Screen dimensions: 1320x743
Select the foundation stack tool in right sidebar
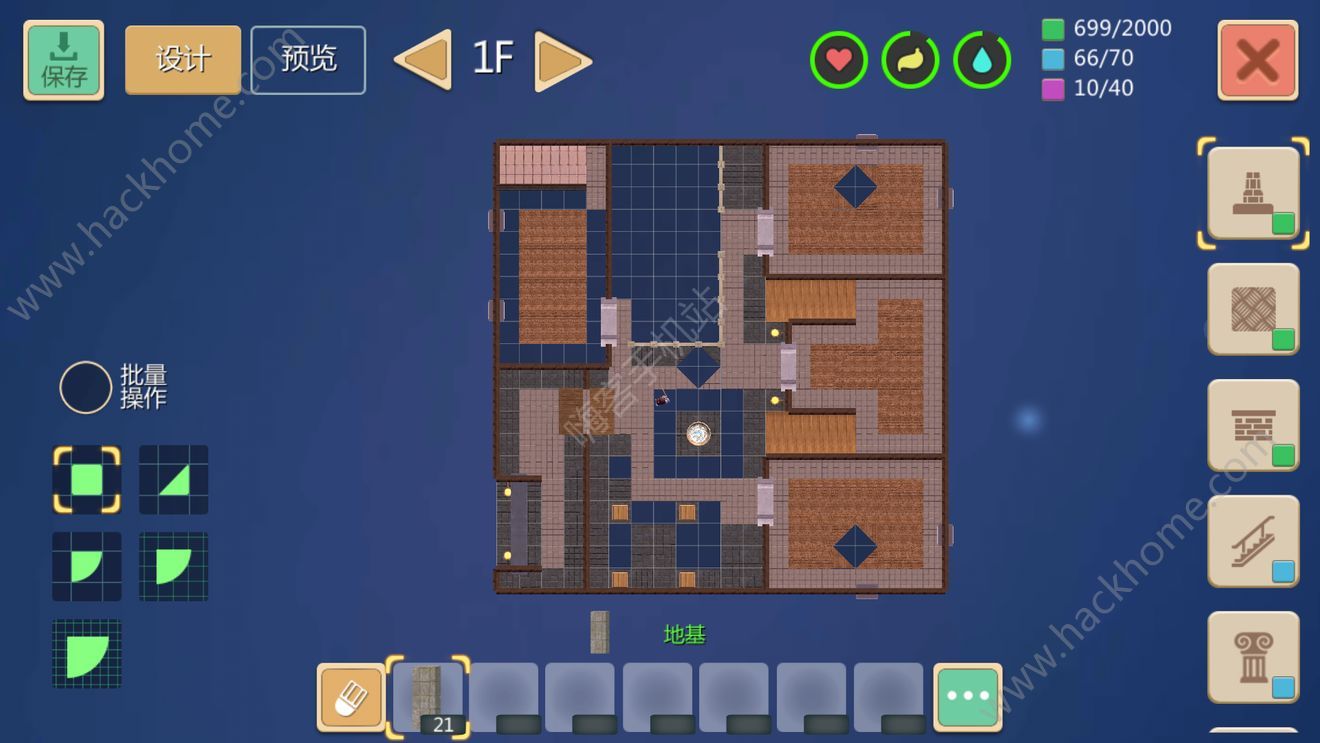pos(1253,193)
